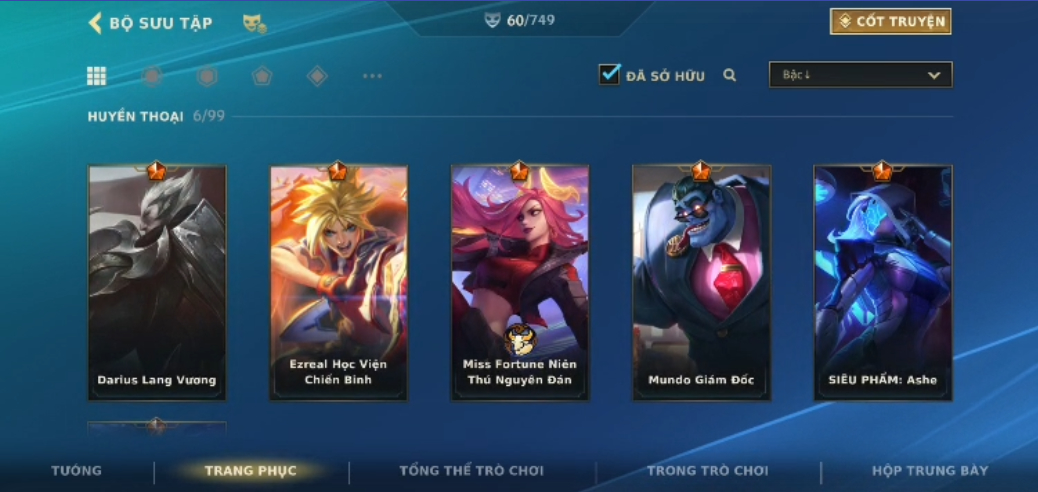Select the Trang Phục tab
The height and width of the screenshot is (492, 1038).
(250, 471)
